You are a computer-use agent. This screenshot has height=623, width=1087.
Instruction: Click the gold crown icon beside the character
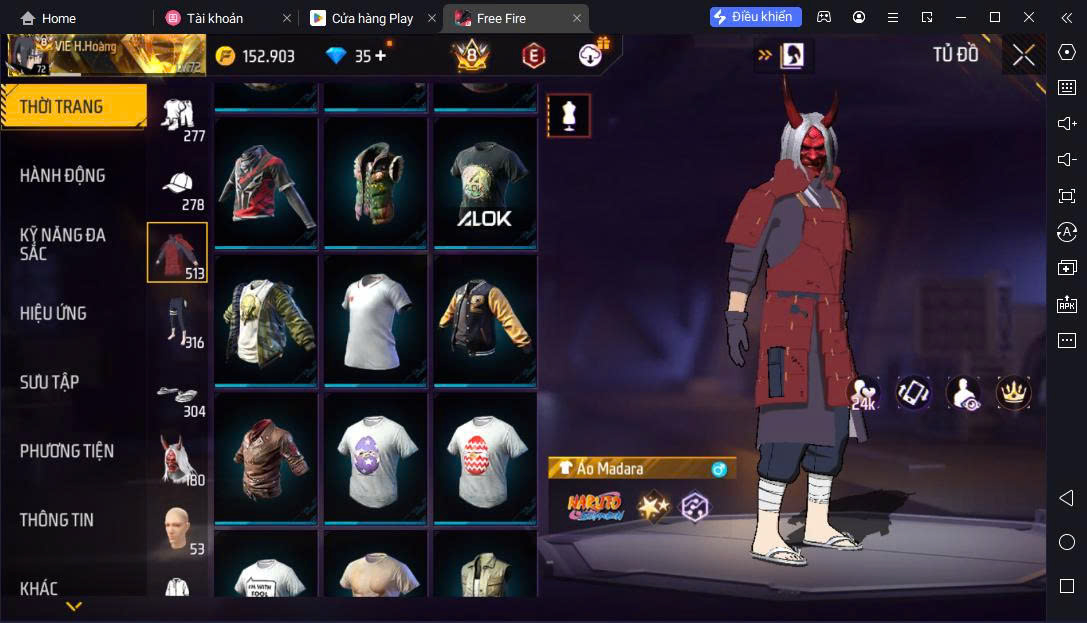click(x=1014, y=393)
